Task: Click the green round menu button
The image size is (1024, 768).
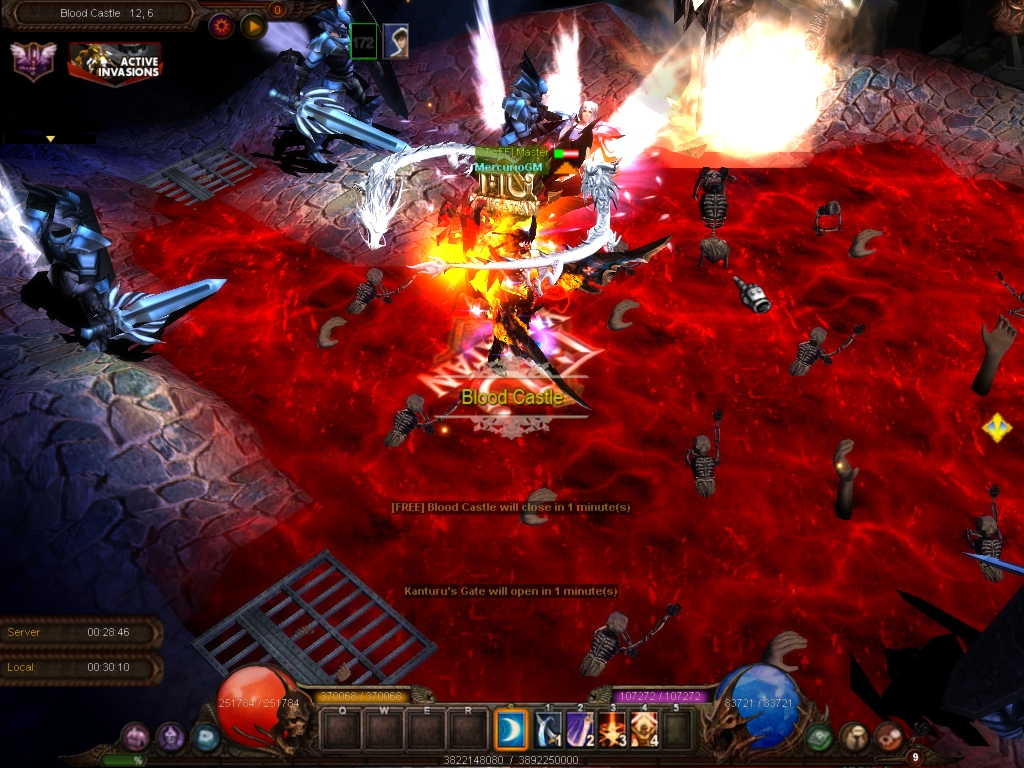Action: point(820,737)
